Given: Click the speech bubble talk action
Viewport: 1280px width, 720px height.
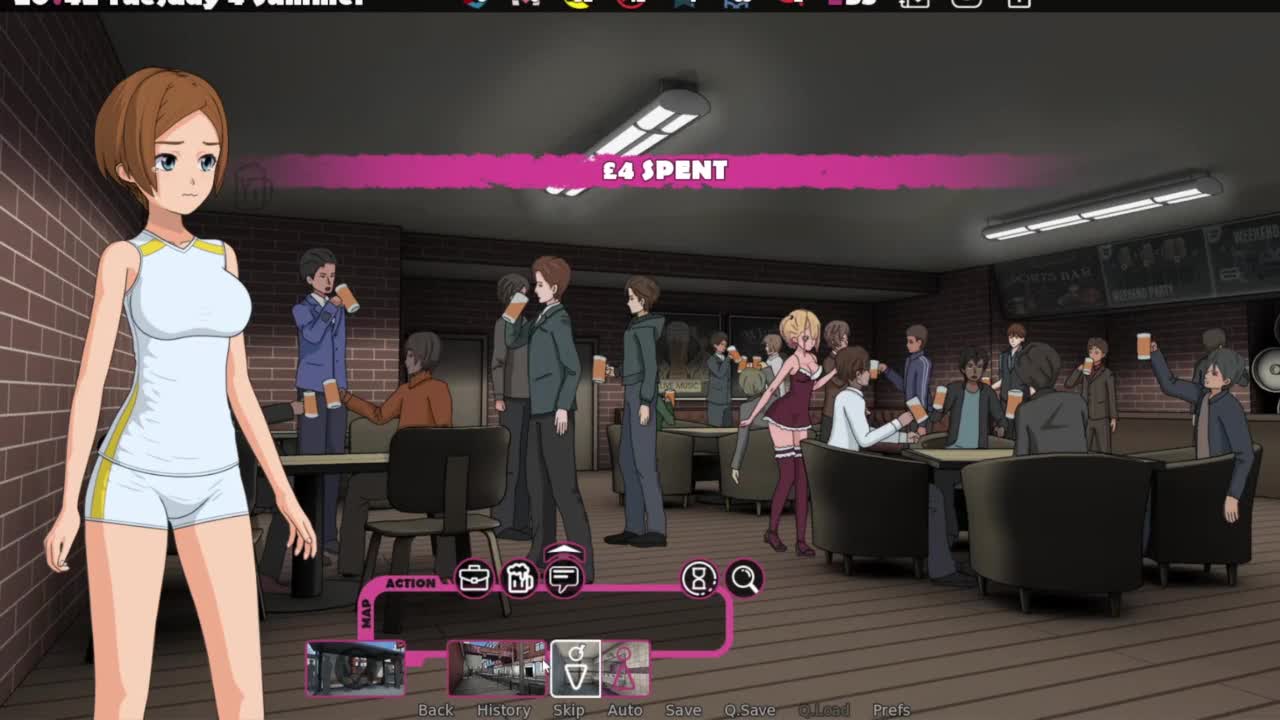Looking at the screenshot, I should click(x=565, y=580).
